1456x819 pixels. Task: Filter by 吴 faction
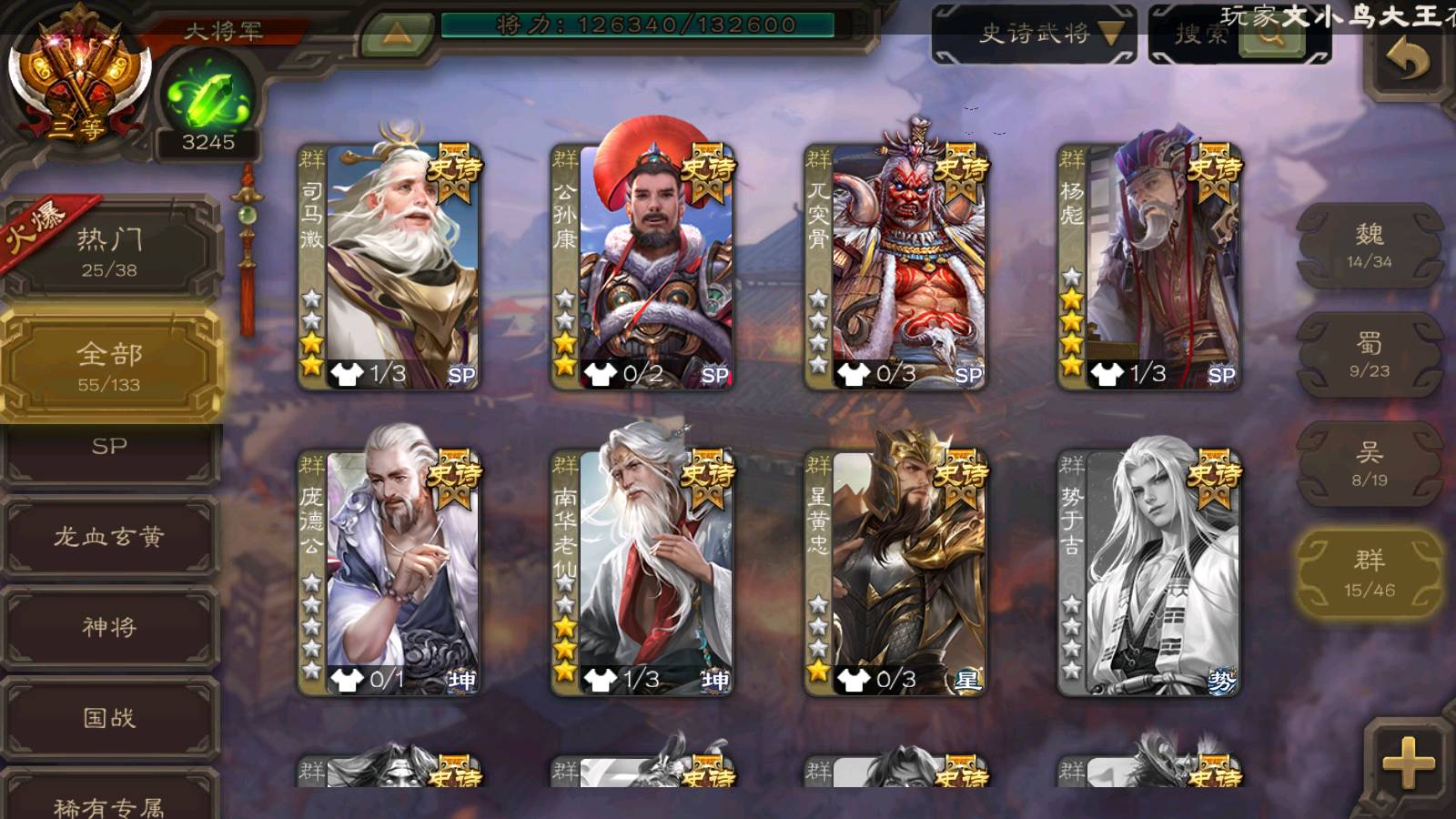pyautogui.click(x=1369, y=464)
